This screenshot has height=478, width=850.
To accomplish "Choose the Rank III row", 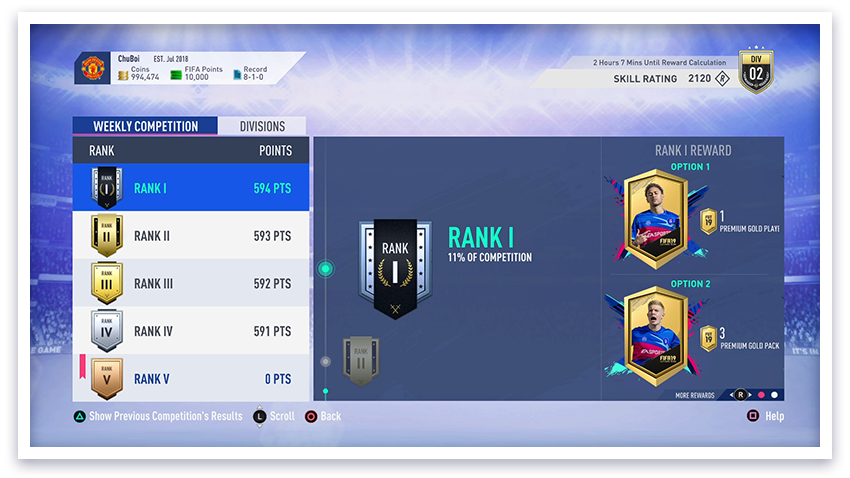I will 190,284.
